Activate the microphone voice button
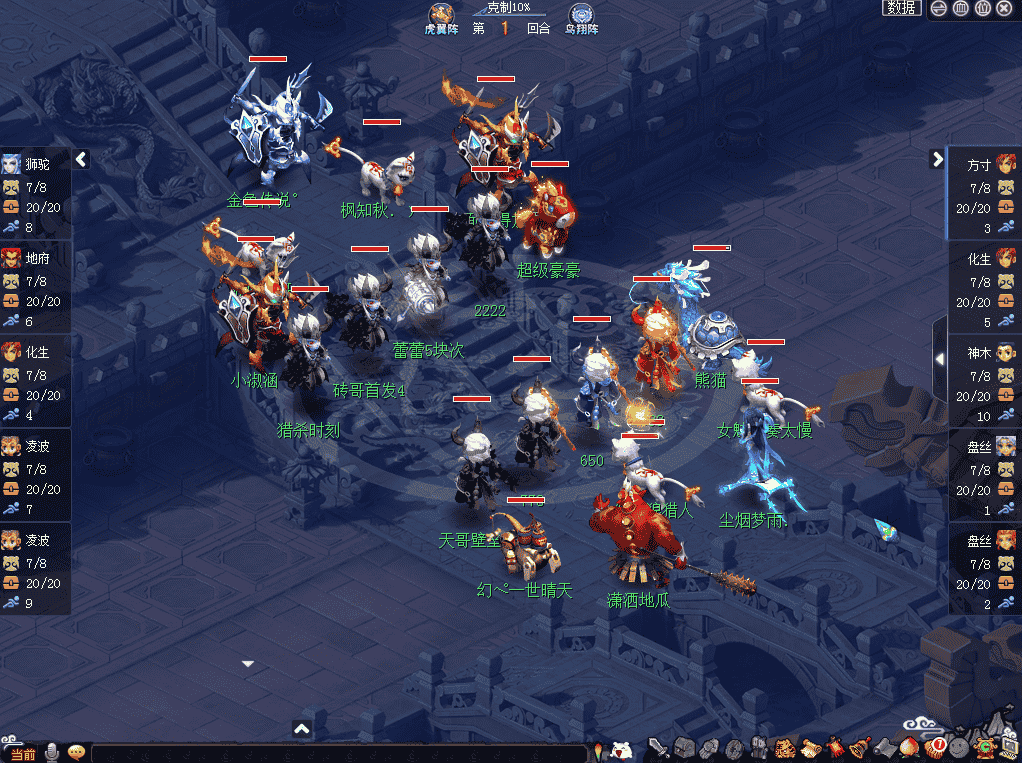This screenshot has width=1022, height=763. [x=52, y=753]
